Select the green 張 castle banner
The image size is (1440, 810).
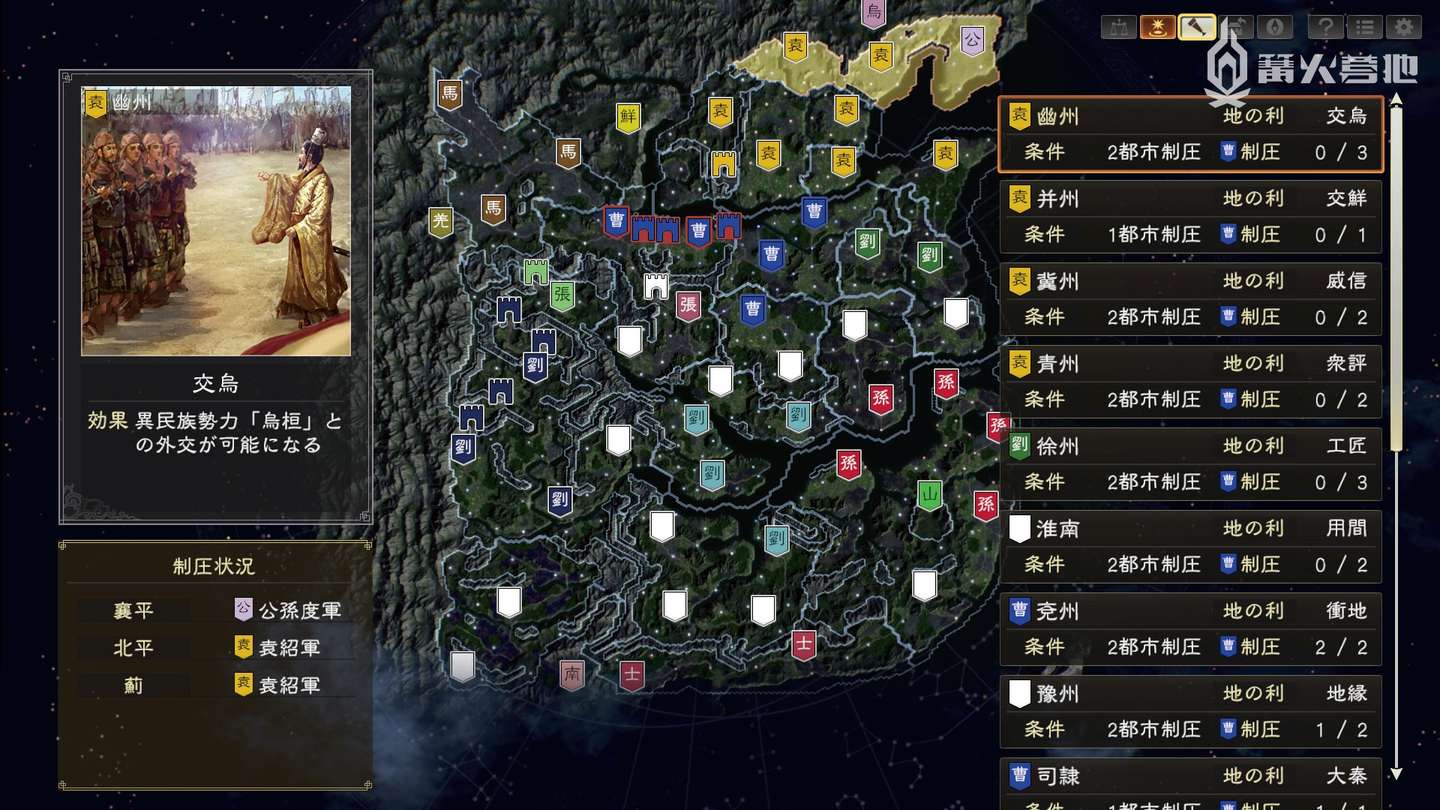coord(561,295)
